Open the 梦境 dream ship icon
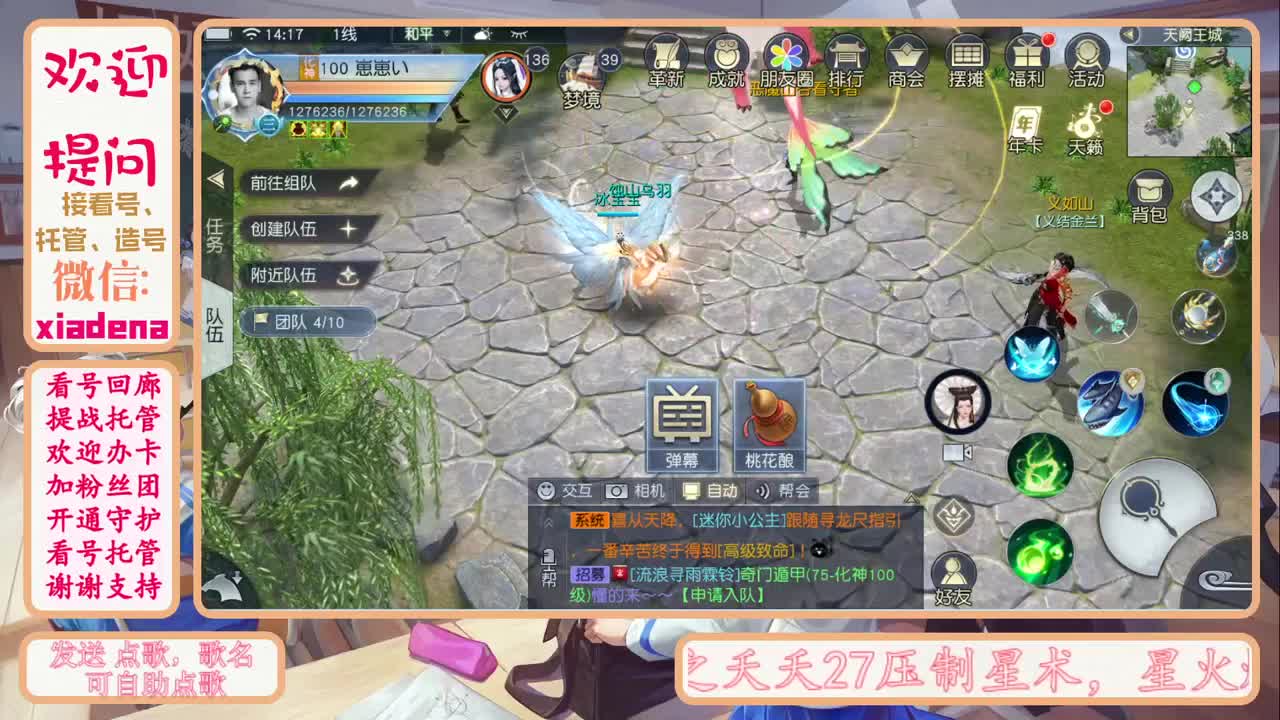1280x720 pixels. [x=585, y=75]
